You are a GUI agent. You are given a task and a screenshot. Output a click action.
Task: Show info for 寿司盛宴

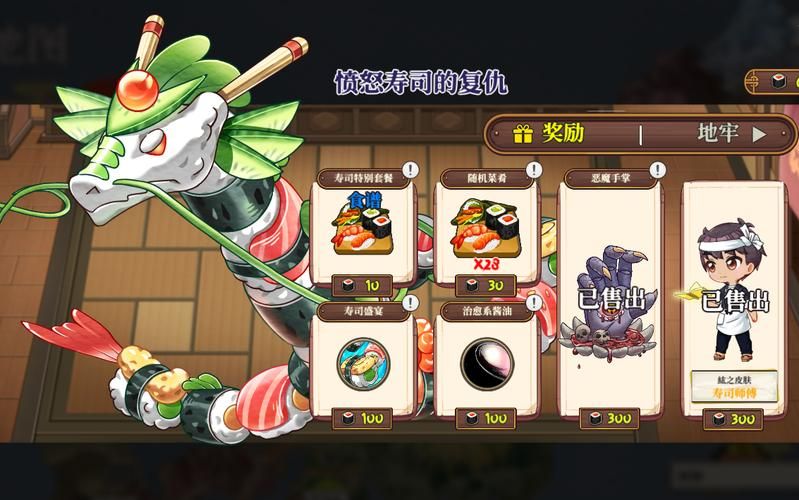(410, 303)
